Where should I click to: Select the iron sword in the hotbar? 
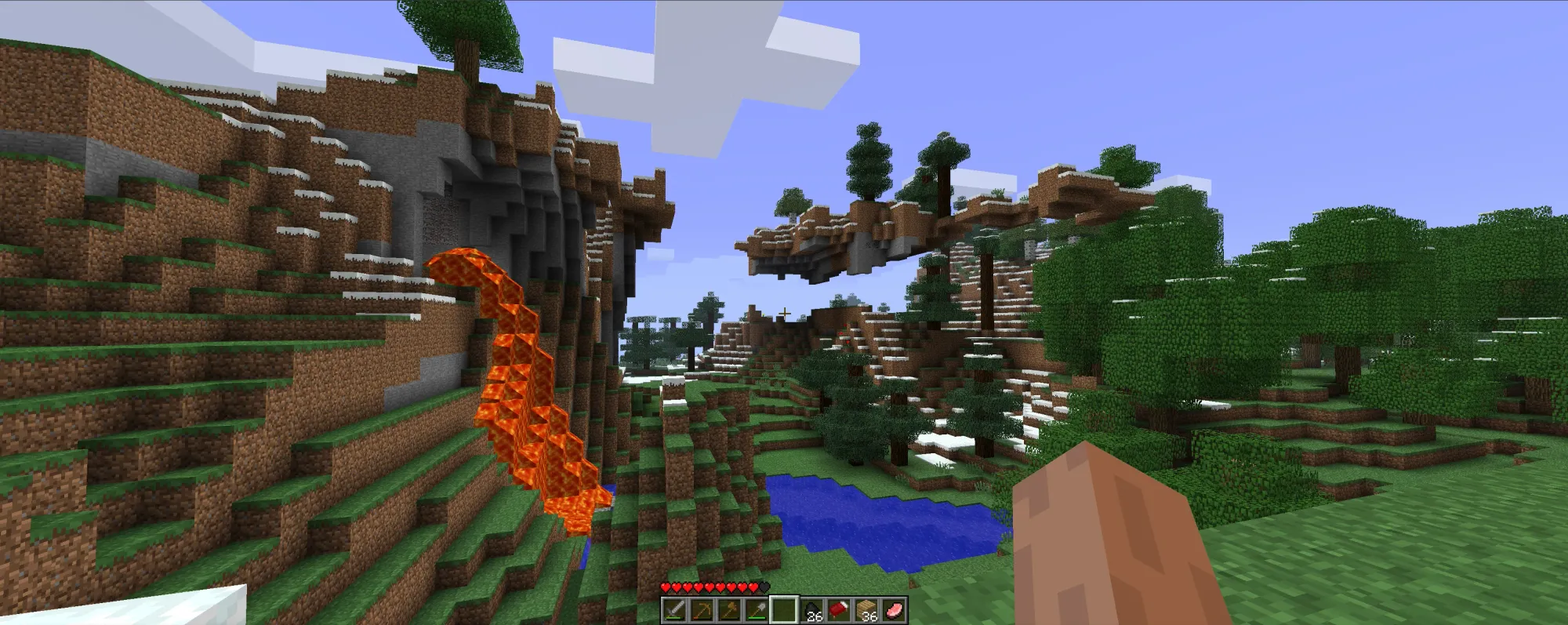674,610
